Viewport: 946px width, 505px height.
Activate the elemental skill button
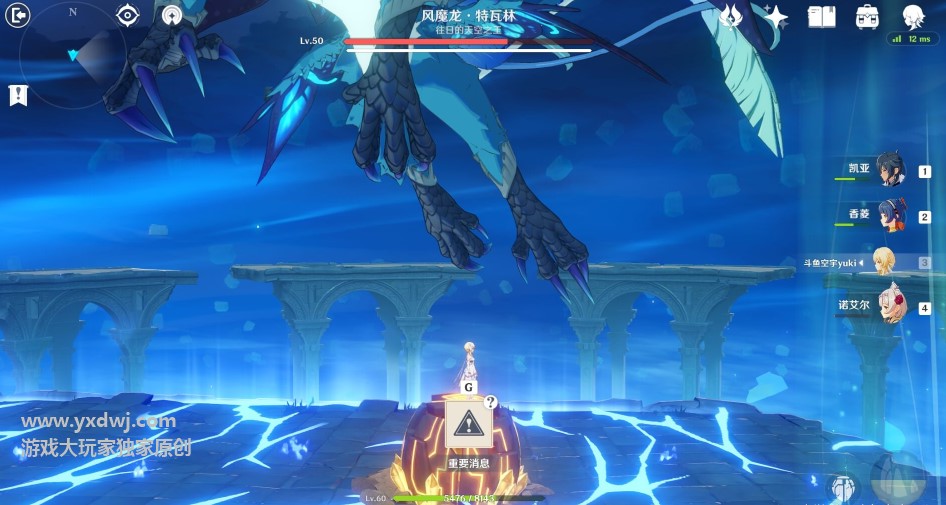[843, 488]
